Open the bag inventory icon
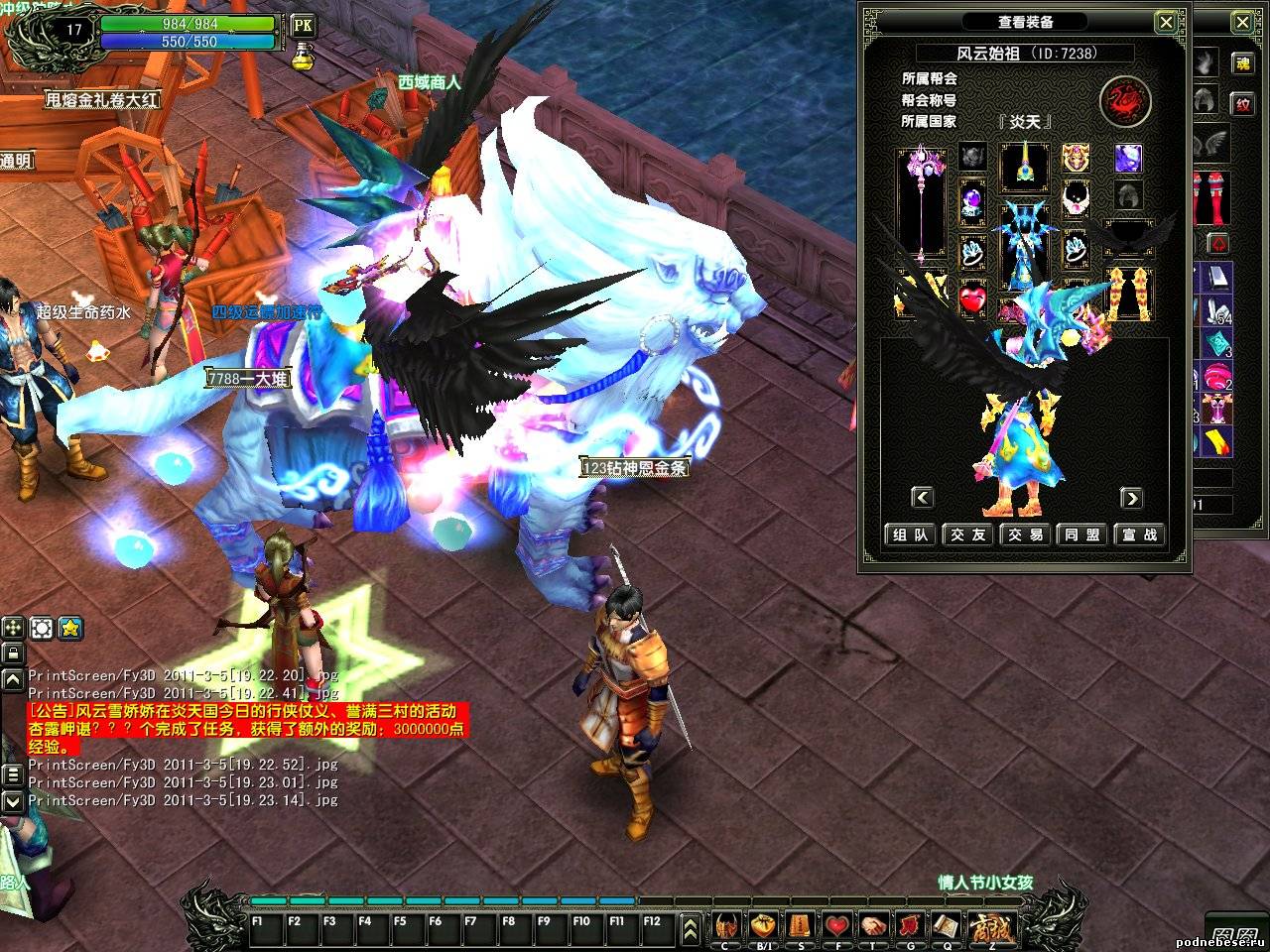 (763, 926)
